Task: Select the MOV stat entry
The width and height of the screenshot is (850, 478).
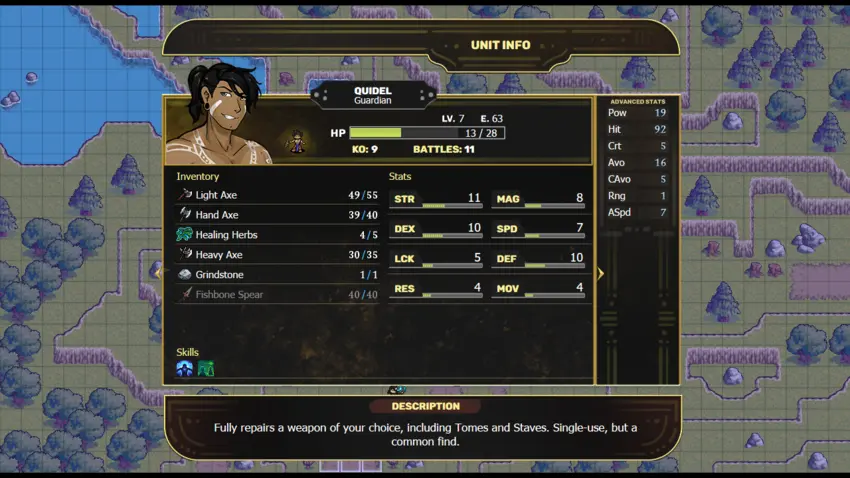Action: click(x=538, y=289)
